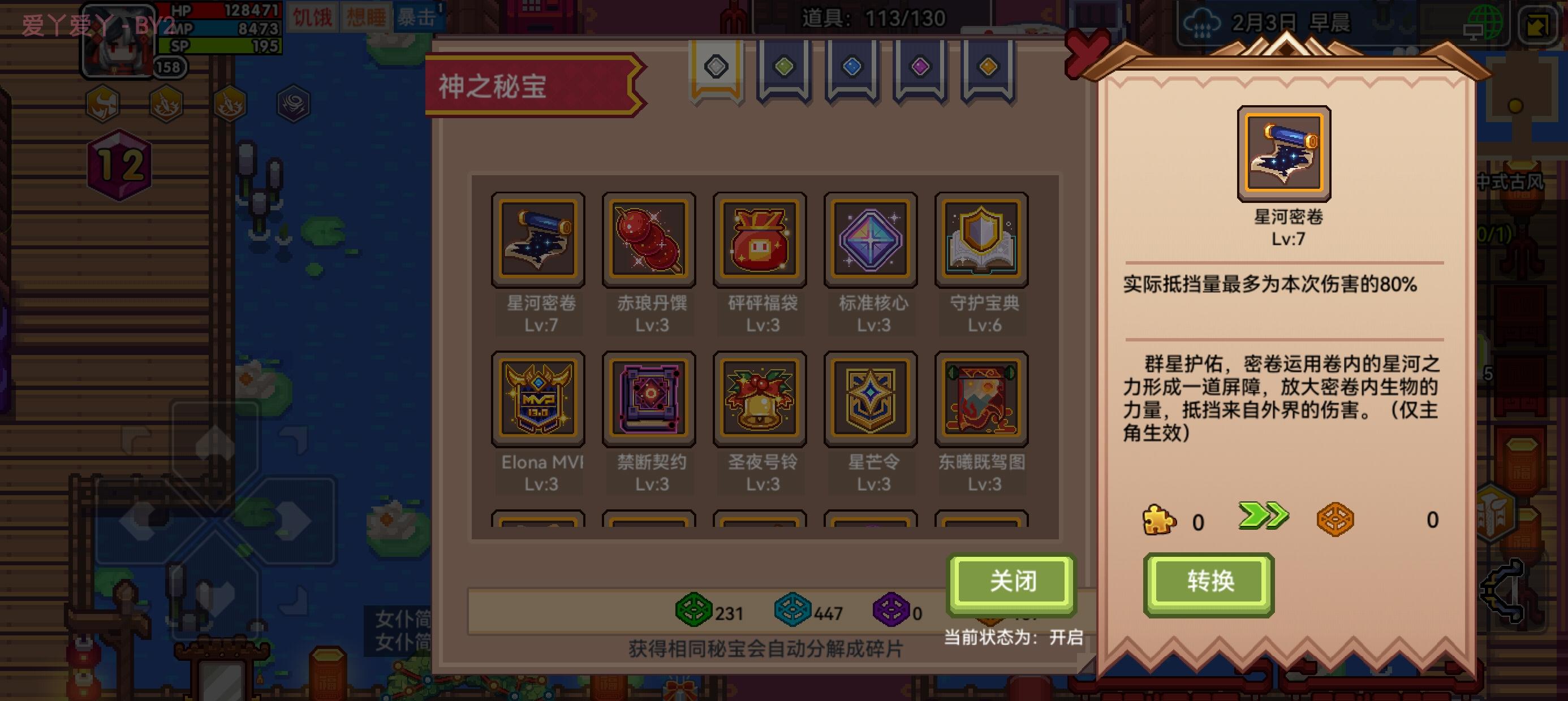This screenshot has width=1568, height=701.
Task: Open the 禁断契约 treasure
Action: pos(649,399)
